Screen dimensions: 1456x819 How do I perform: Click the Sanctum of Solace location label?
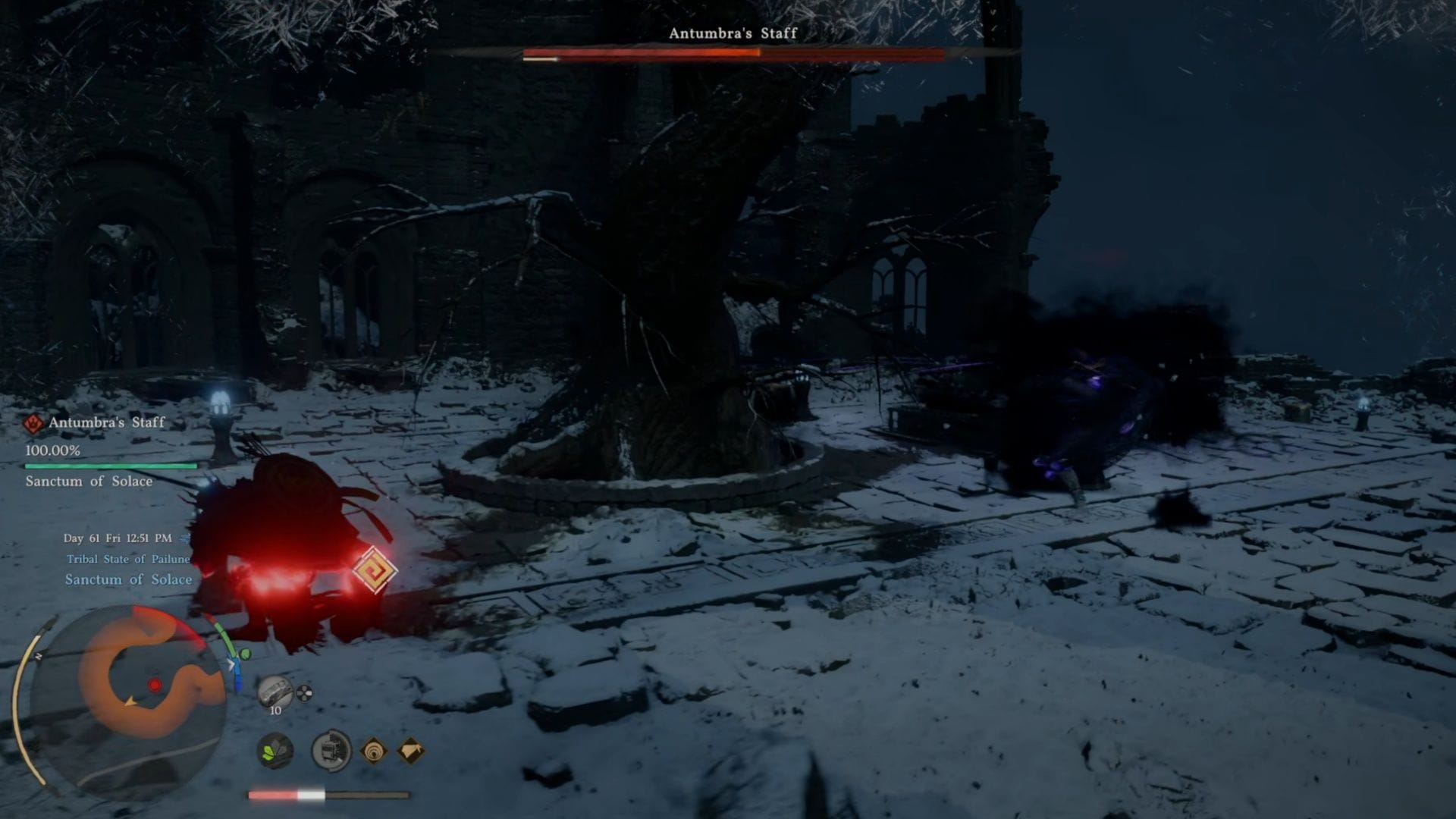click(x=128, y=579)
